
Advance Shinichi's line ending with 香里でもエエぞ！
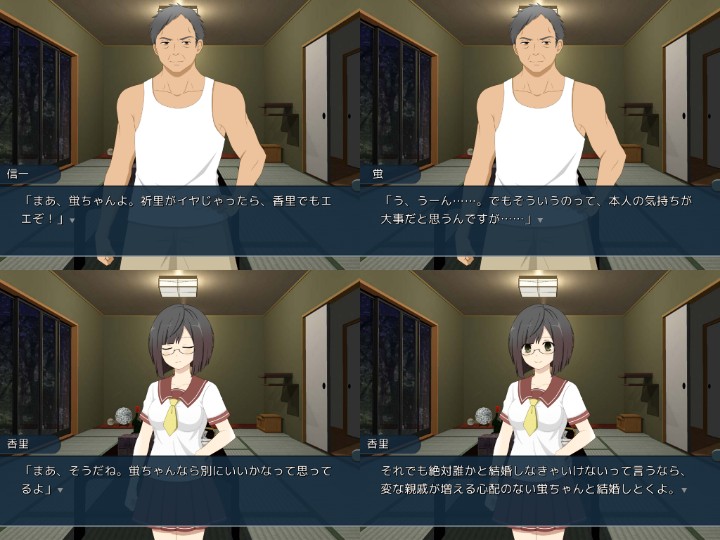click(74, 220)
